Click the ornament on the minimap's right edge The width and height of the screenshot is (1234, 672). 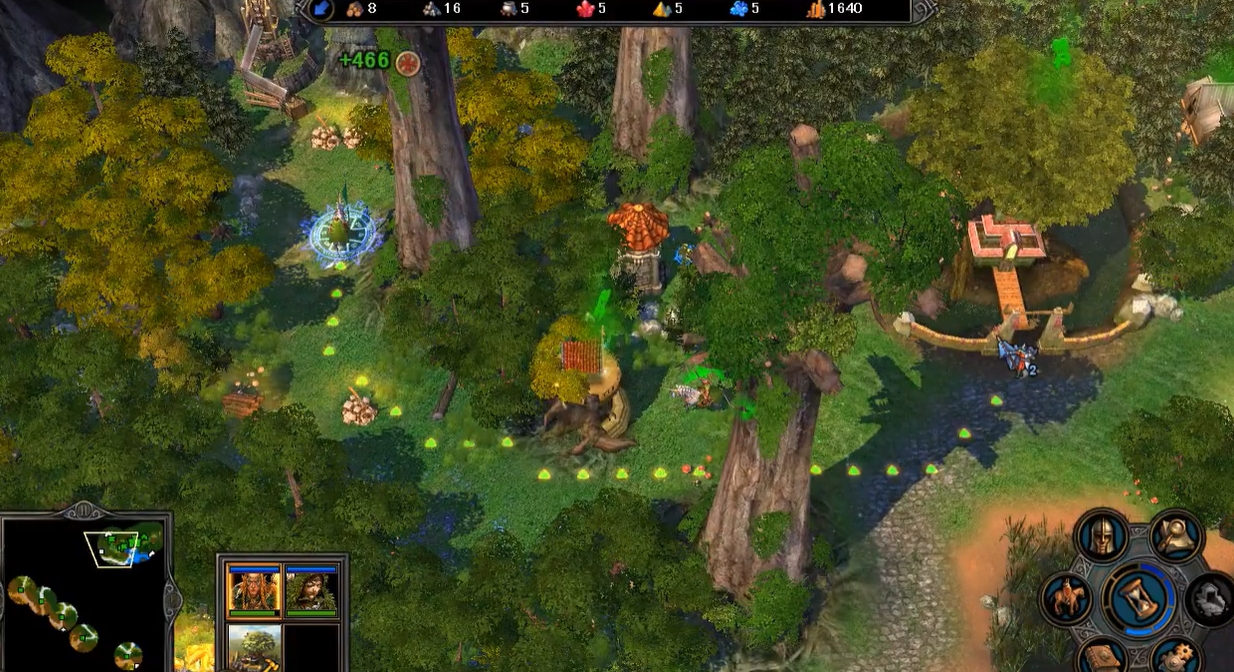click(172, 597)
